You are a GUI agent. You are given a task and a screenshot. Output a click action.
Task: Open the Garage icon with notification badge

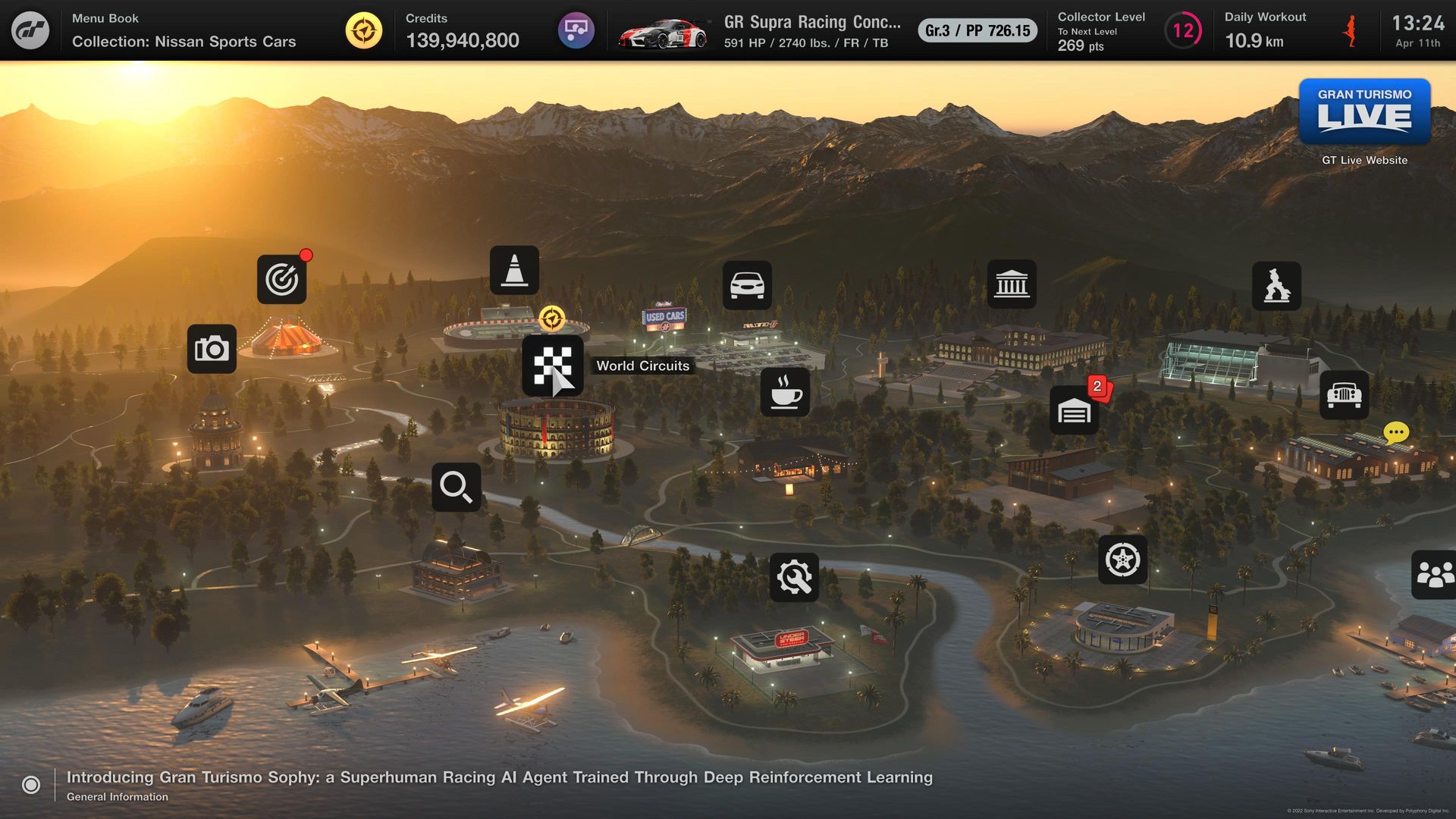[x=1074, y=411]
